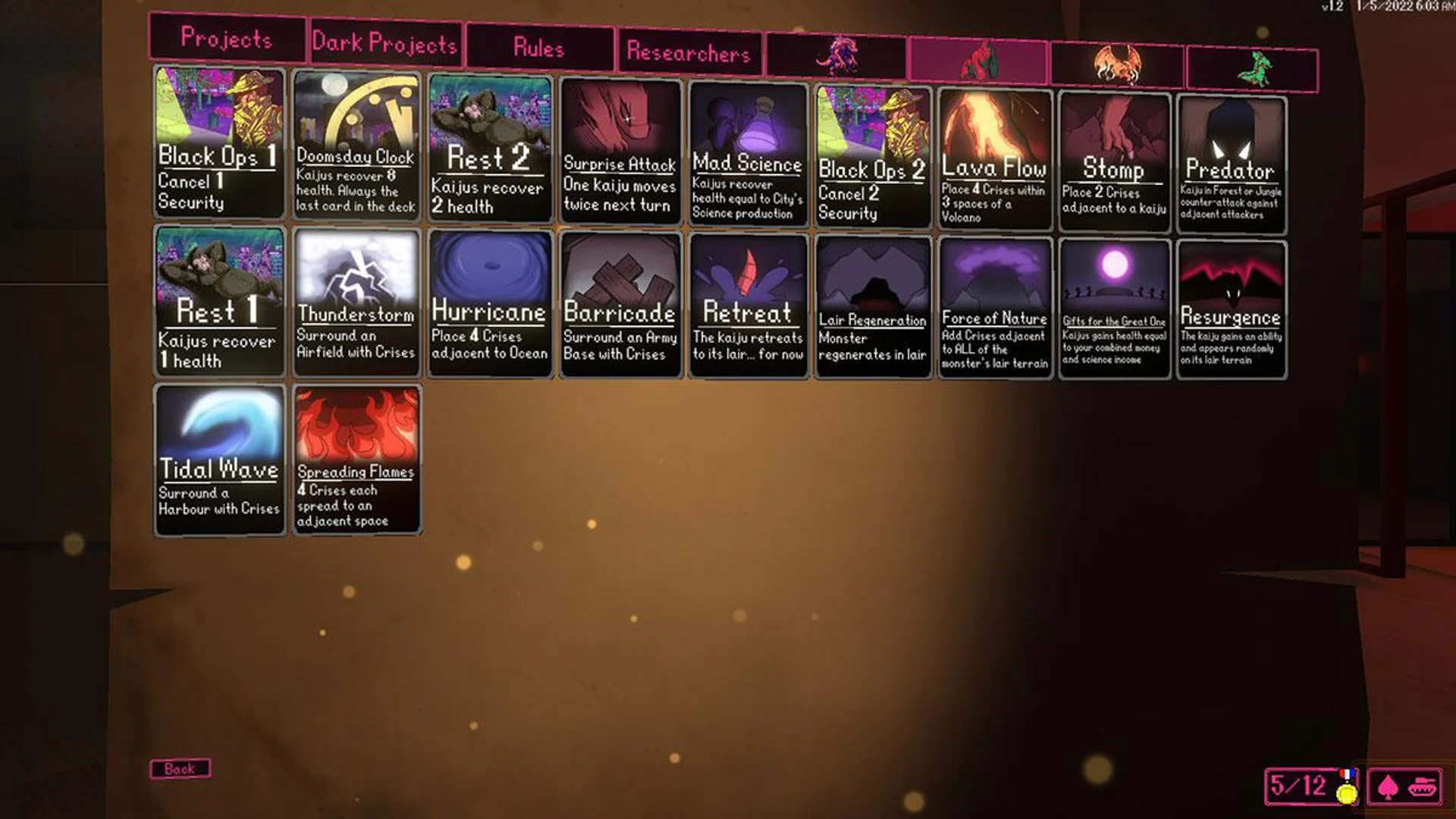
Task: Click the Back button
Action: point(180,769)
